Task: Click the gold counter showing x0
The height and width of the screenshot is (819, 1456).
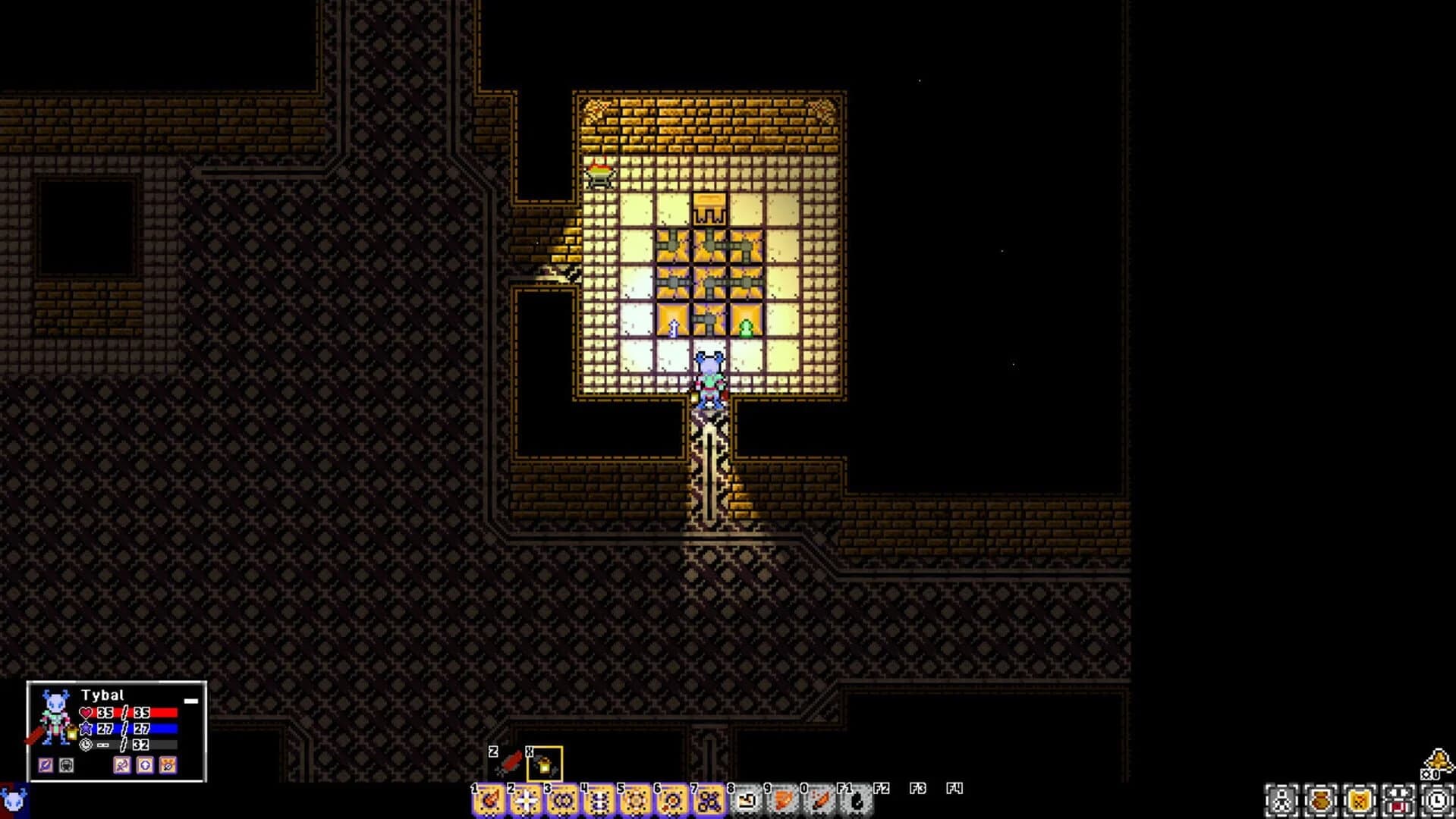Action: point(1429,774)
